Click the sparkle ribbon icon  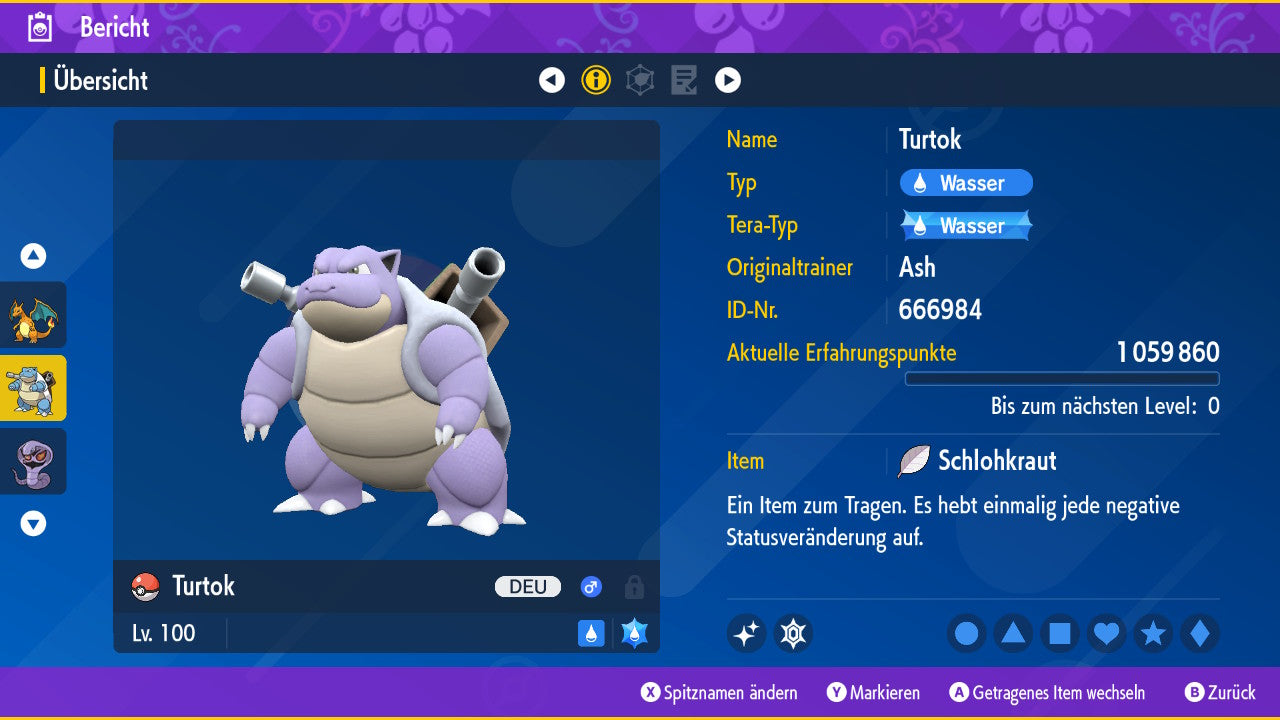746,633
